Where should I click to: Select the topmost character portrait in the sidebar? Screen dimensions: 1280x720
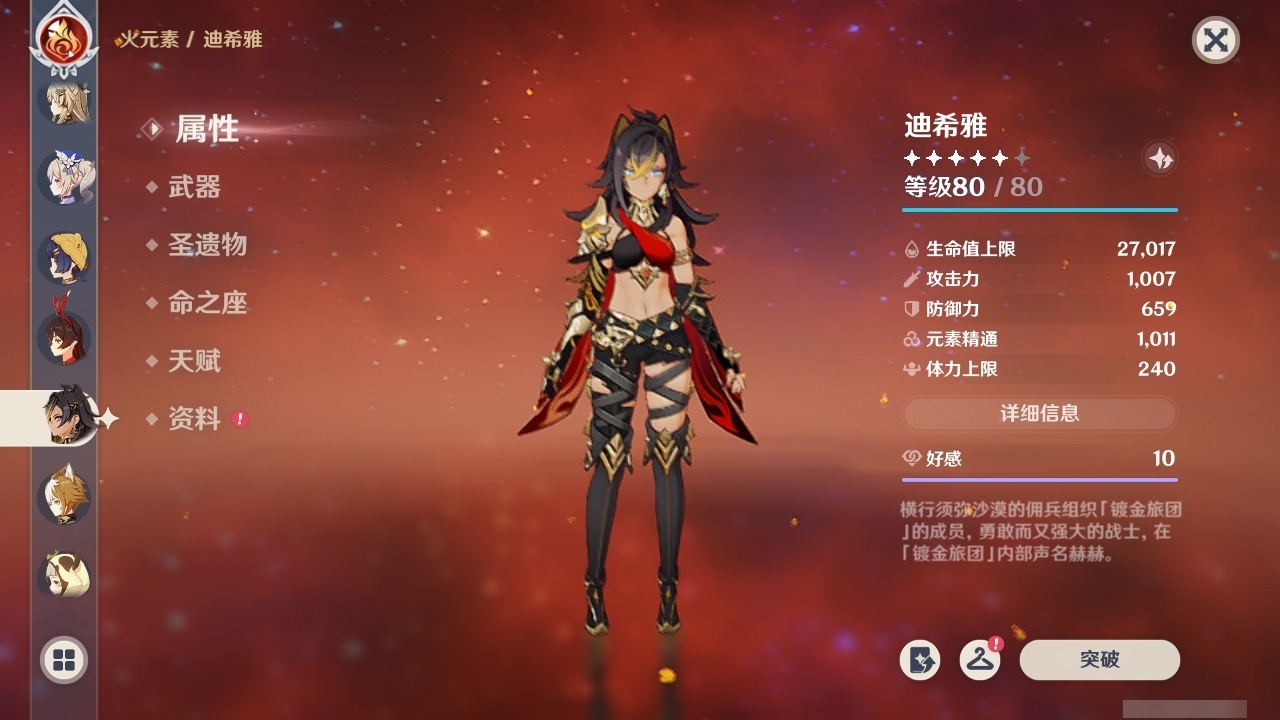[x=62, y=104]
